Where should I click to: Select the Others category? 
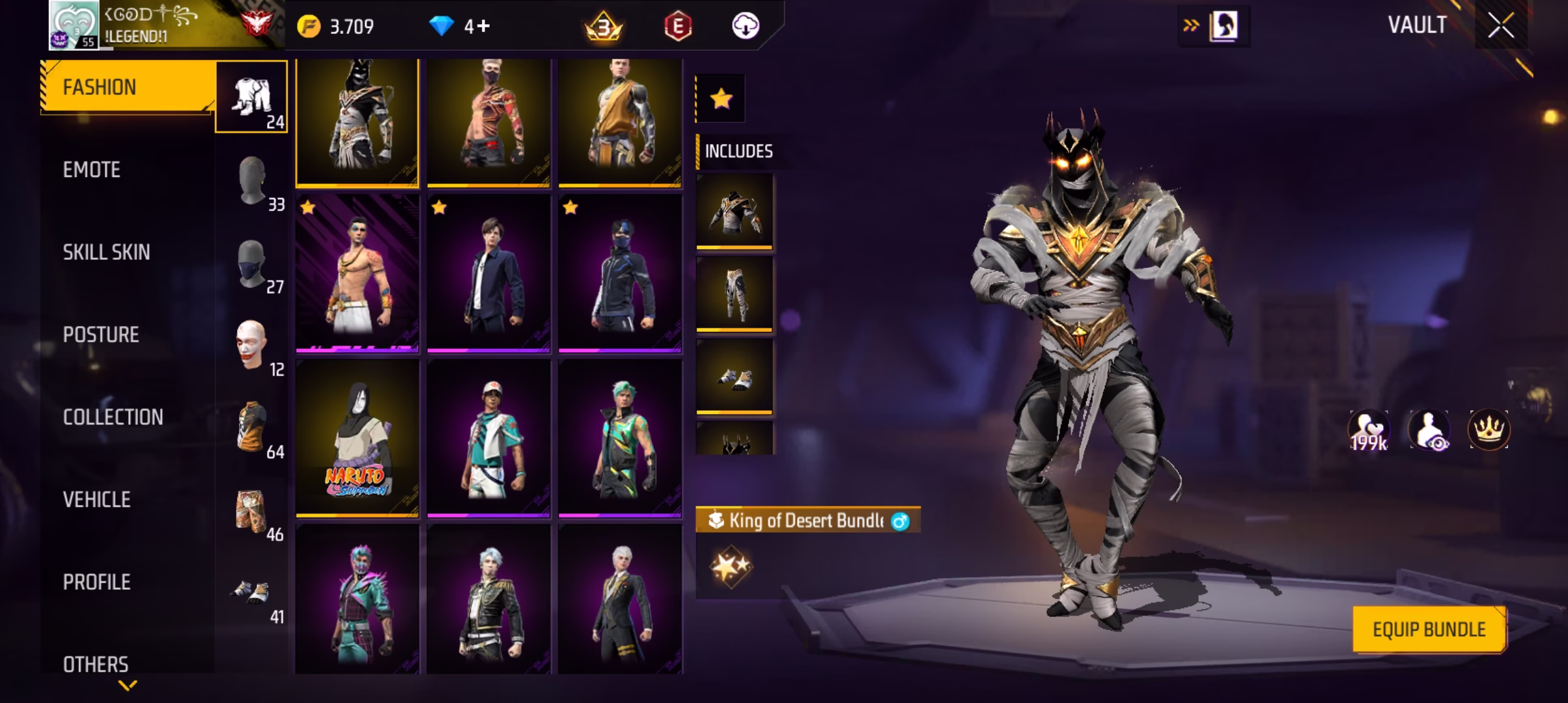(x=96, y=664)
